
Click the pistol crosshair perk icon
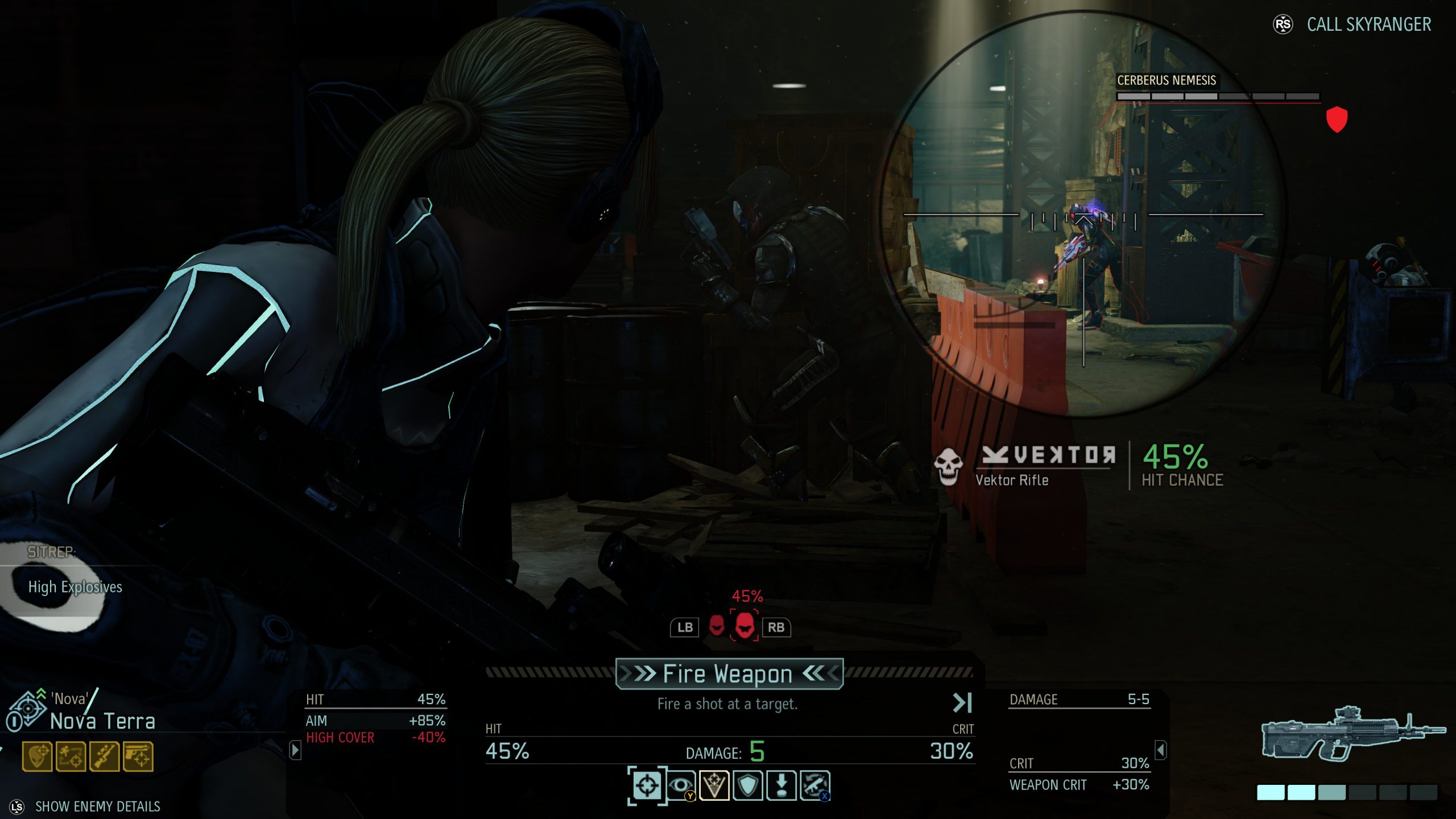138,756
